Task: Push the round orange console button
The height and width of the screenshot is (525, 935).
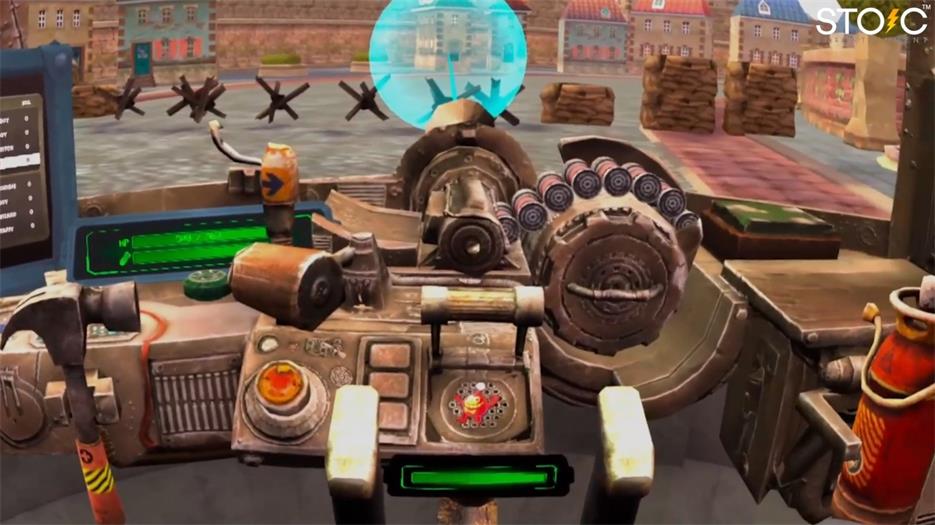Action: pyautogui.click(x=281, y=385)
